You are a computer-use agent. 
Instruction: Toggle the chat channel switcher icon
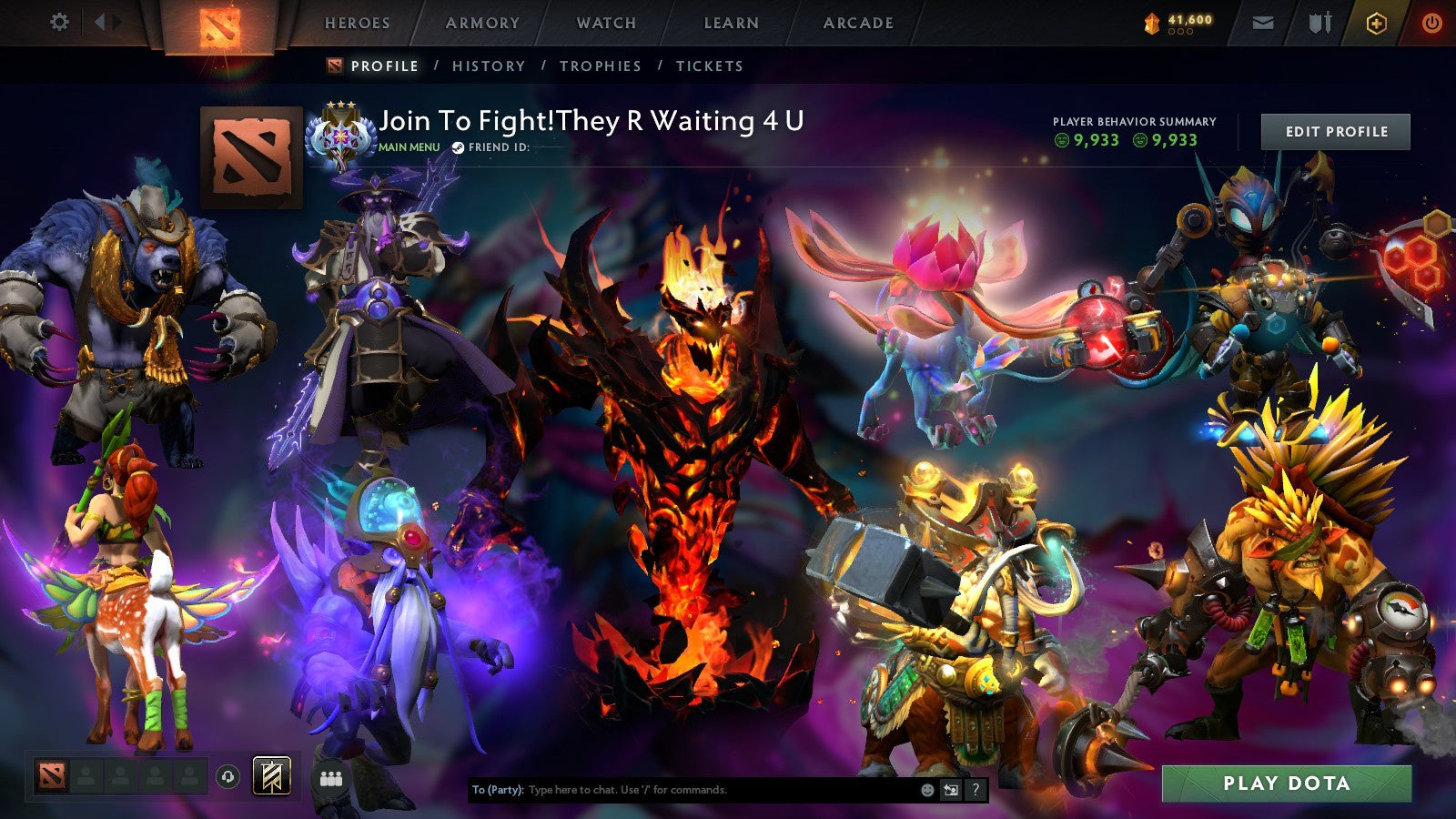(949, 791)
